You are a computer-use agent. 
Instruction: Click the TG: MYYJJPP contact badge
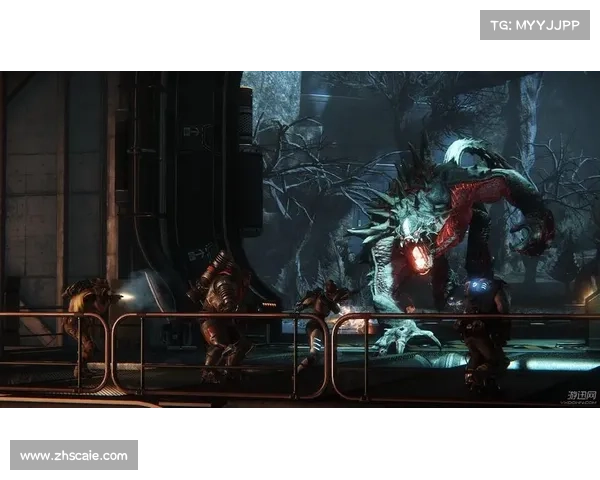point(535,24)
